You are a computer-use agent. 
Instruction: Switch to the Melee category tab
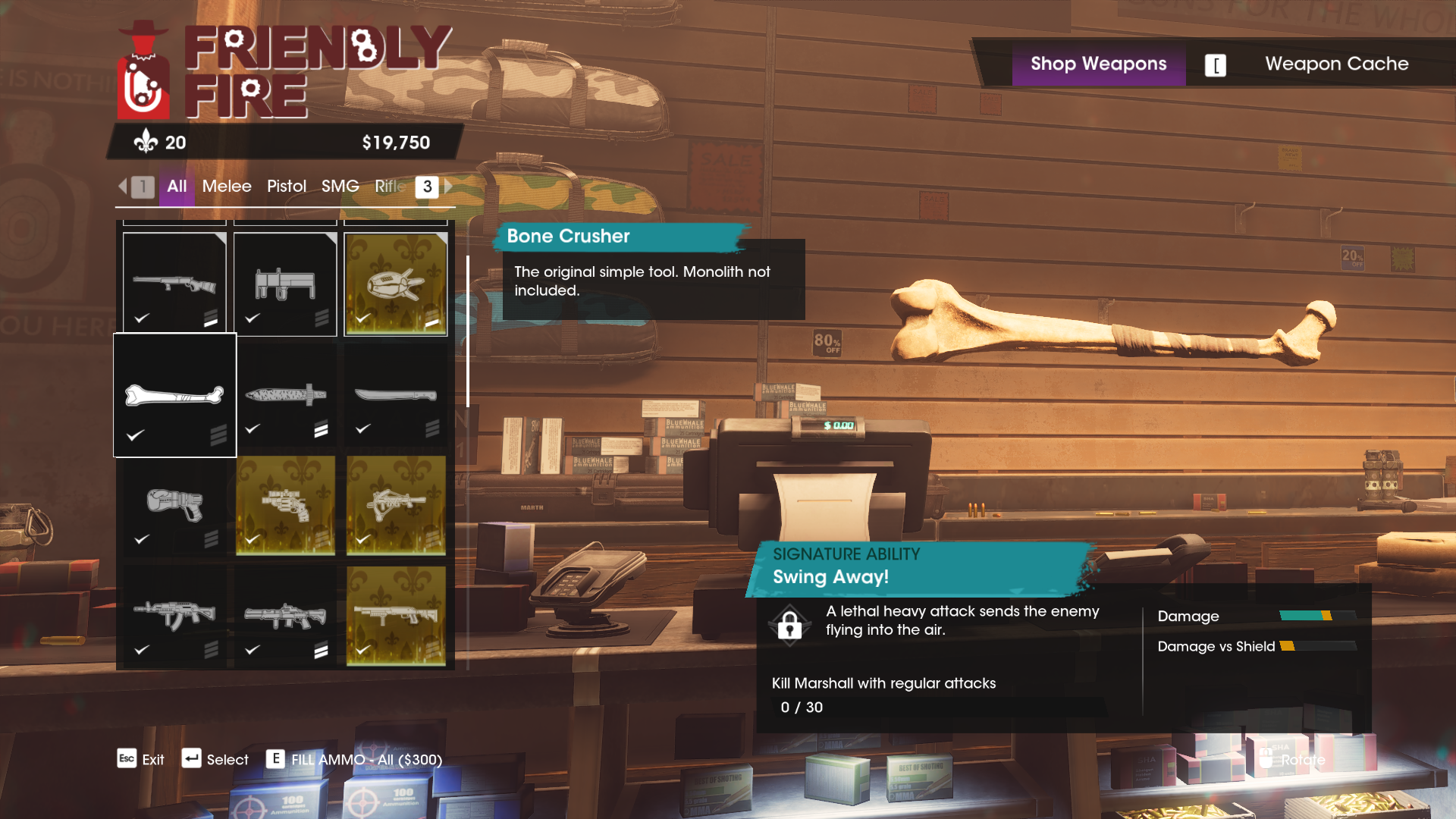tap(226, 187)
